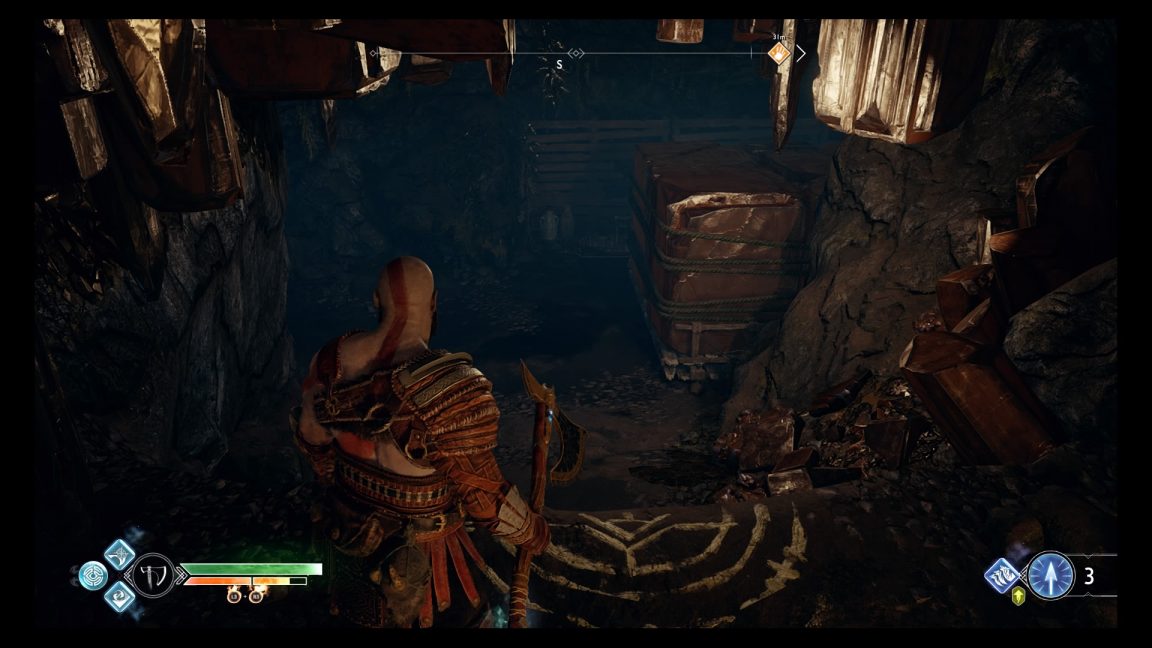The image size is (1152, 648).
Task: Activate the circular maze talisman icon
Action: pyautogui.click(x=93, y=576)
